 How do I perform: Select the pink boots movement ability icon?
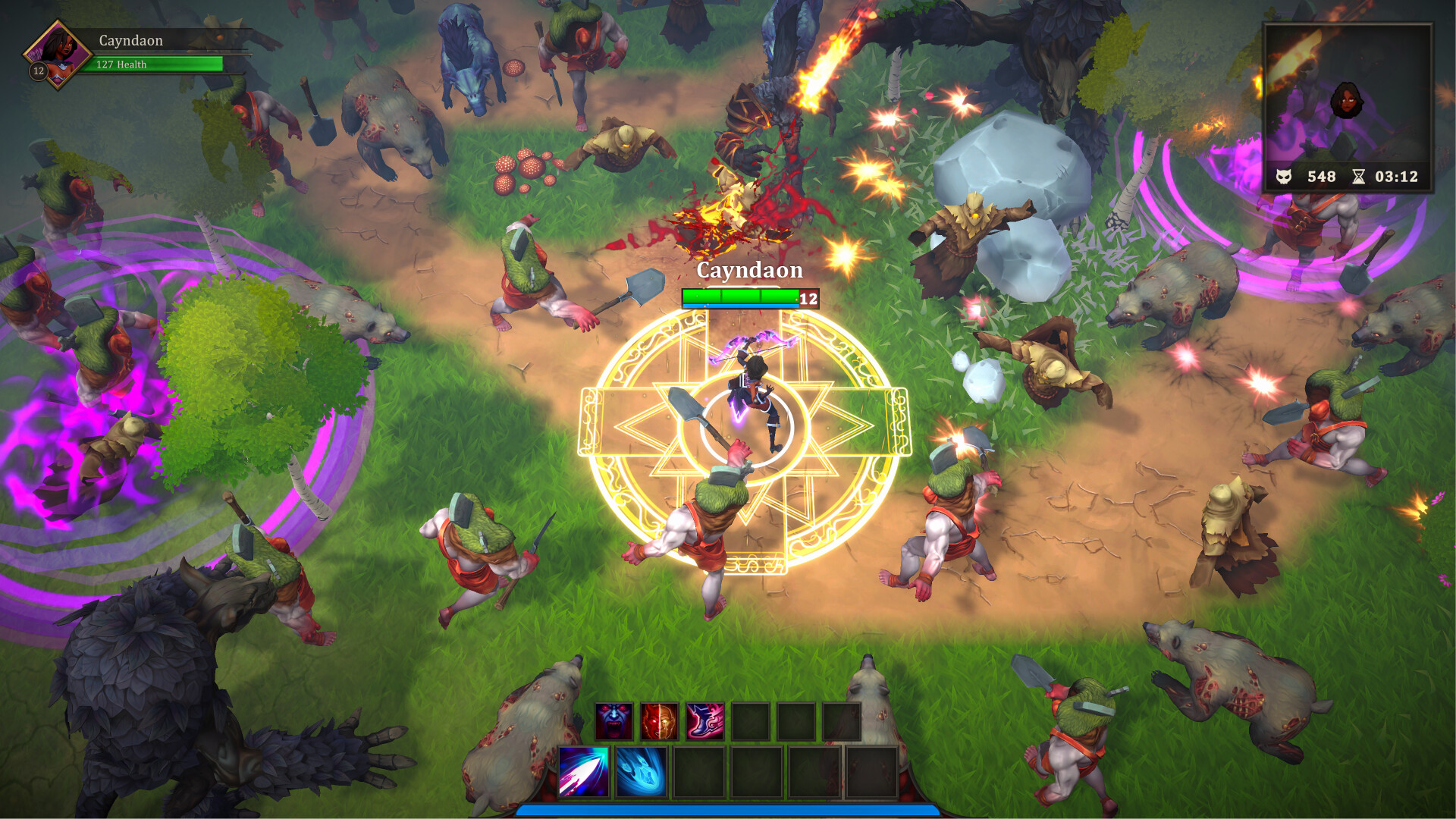(x=704, y=721)
